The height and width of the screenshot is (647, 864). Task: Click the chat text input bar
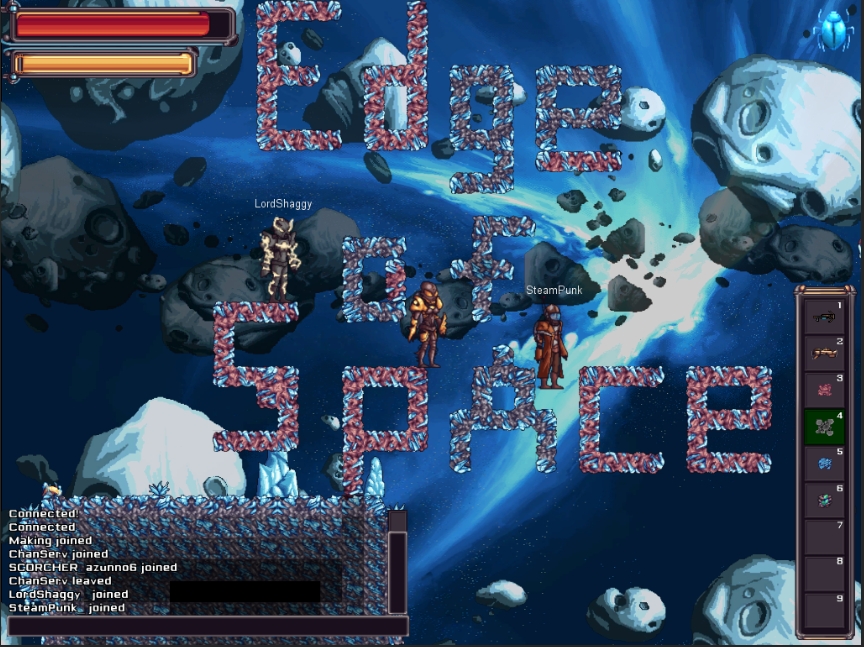click(x=207, y=627)
